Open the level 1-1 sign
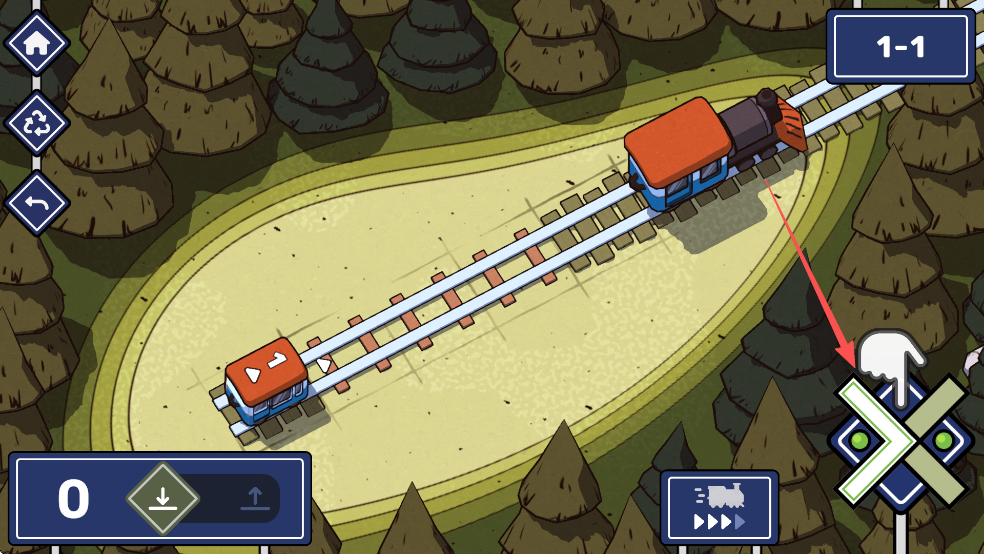This screenshot has height=554, width=984. tap(900, 46)
